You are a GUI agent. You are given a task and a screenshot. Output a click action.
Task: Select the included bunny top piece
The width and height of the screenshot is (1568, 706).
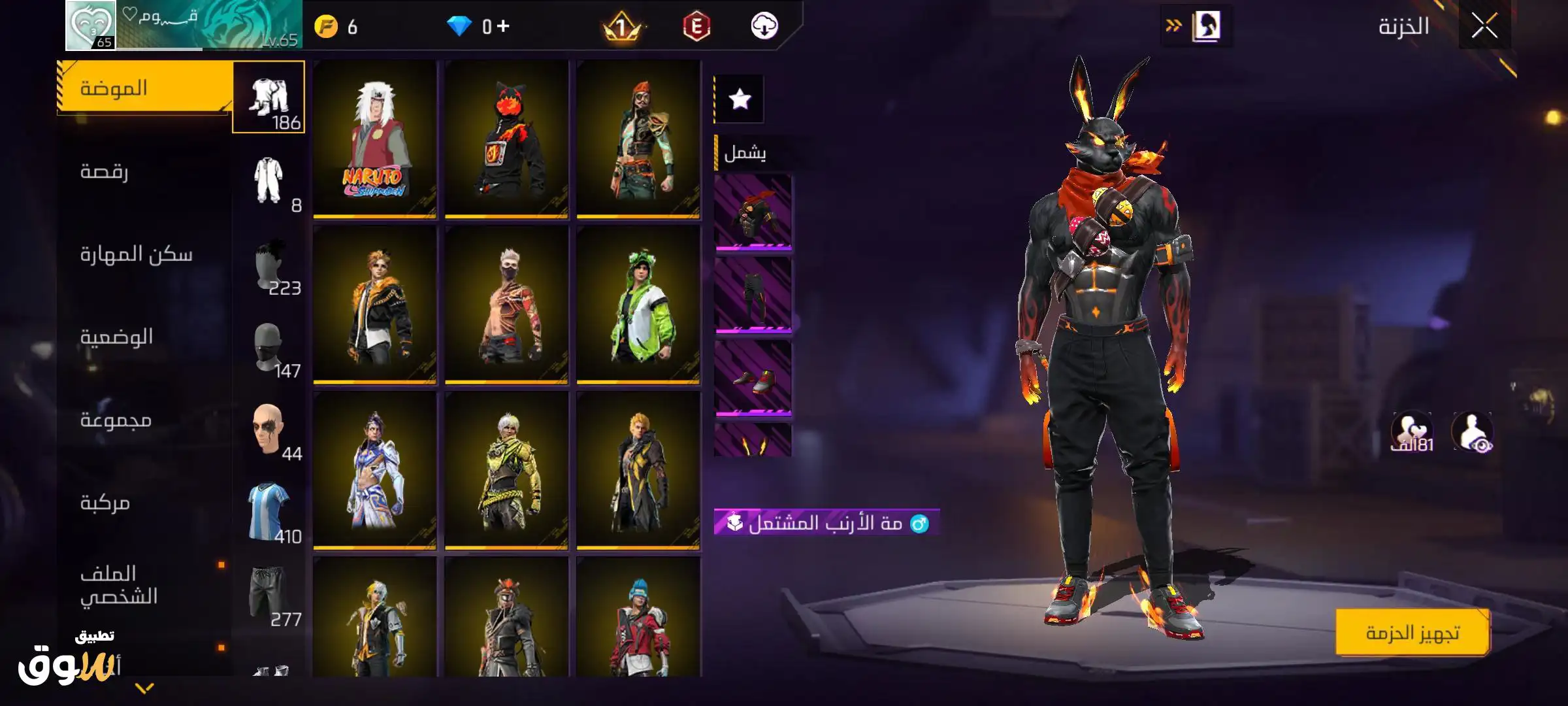pos(753,212)
